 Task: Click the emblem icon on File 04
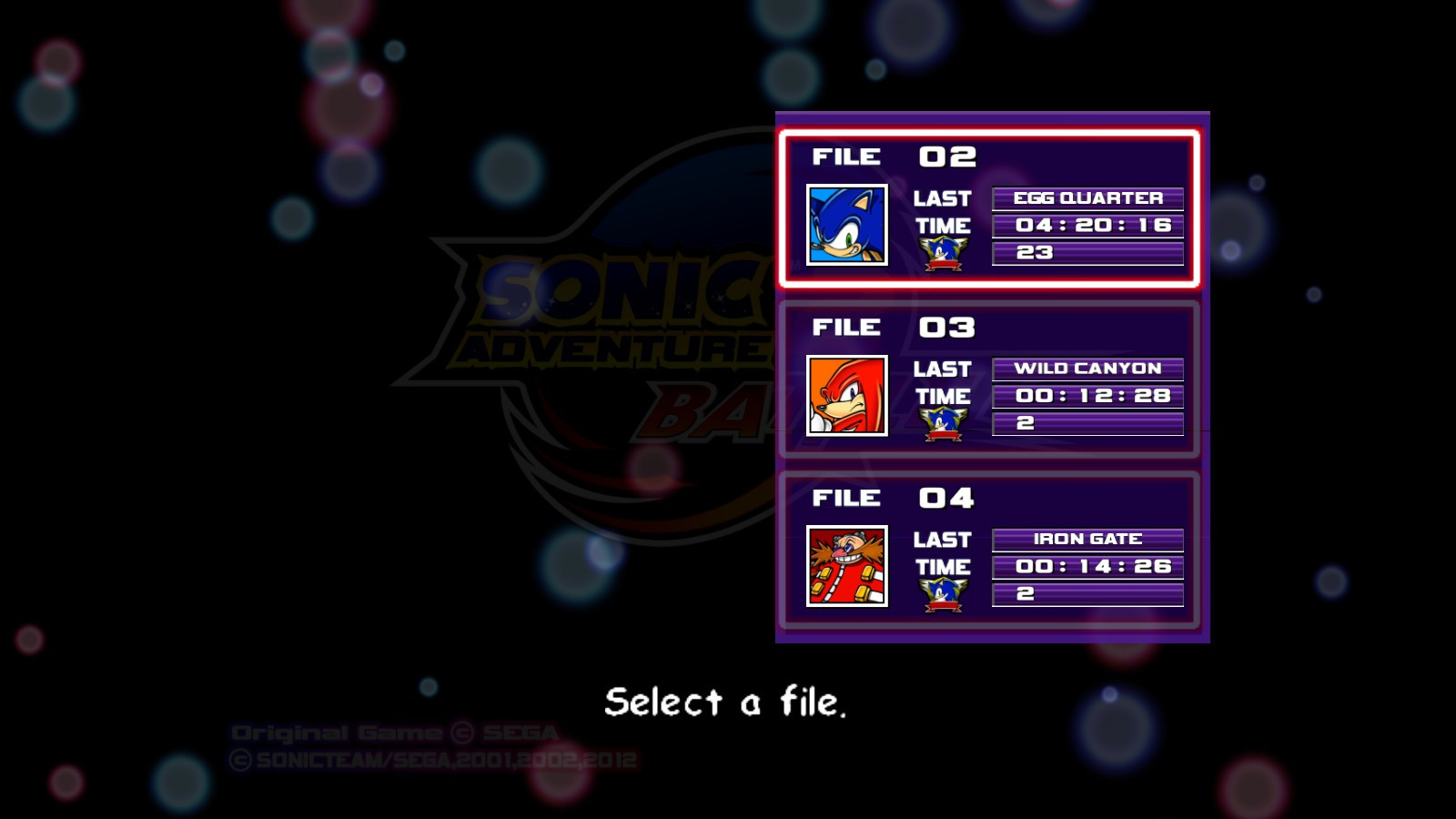tap(944, 592)
